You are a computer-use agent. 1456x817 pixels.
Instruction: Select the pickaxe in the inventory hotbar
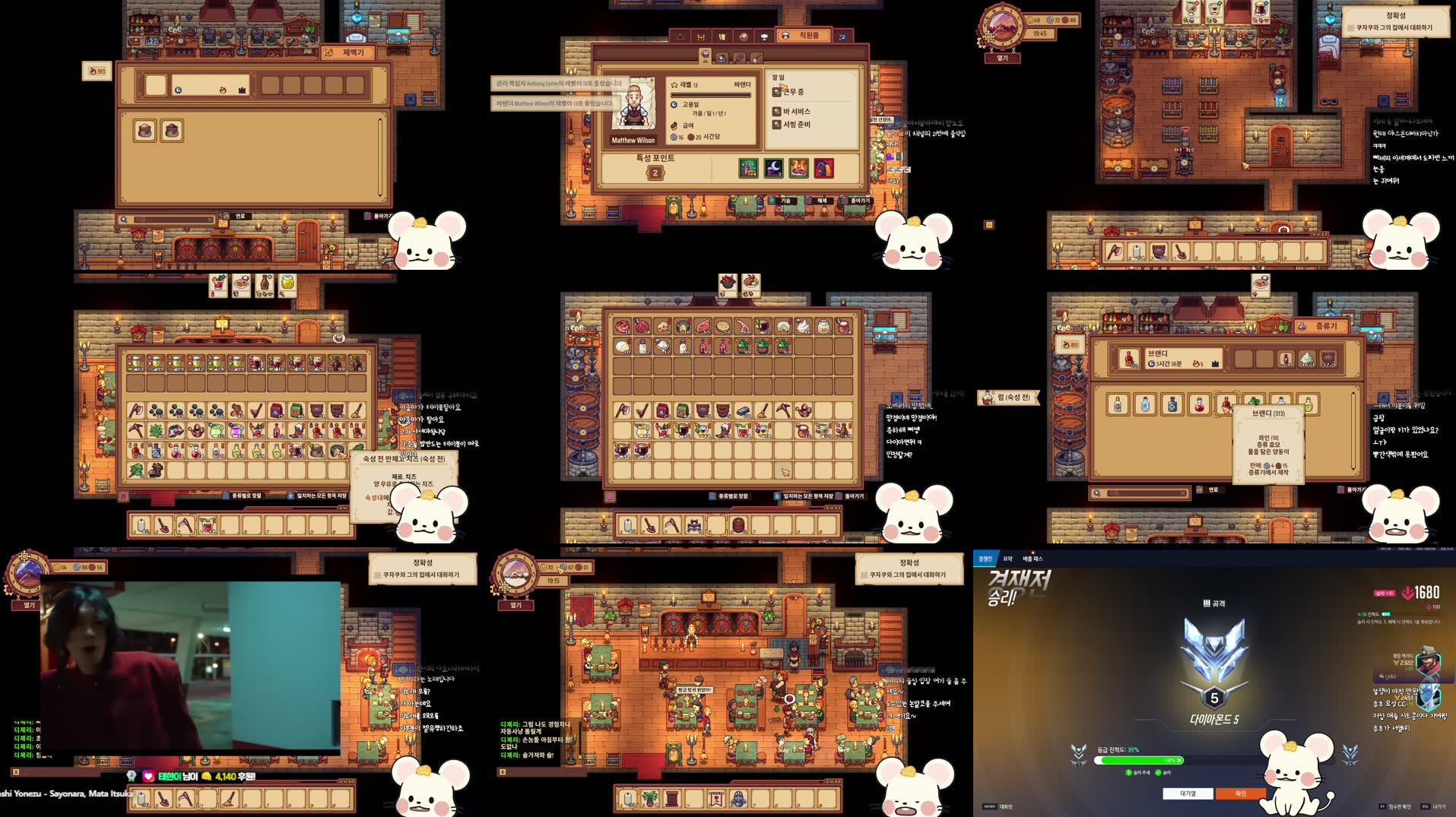pos(674,524)
